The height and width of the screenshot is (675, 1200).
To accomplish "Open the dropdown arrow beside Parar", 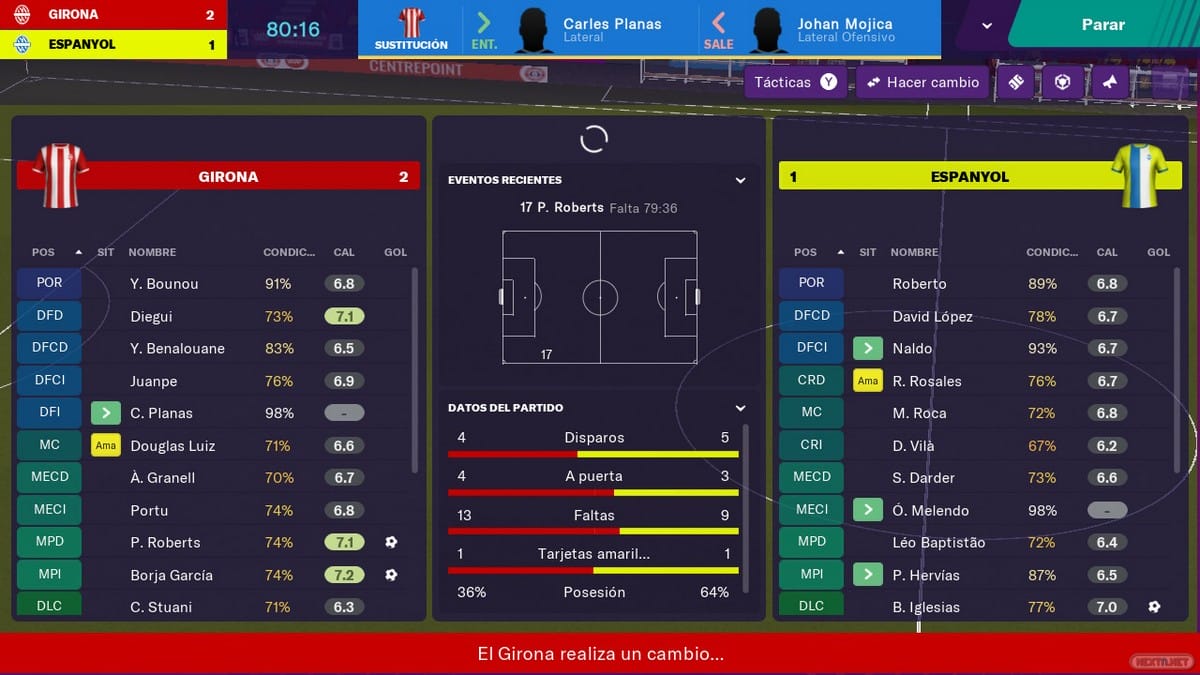I will tap(987, 25).
